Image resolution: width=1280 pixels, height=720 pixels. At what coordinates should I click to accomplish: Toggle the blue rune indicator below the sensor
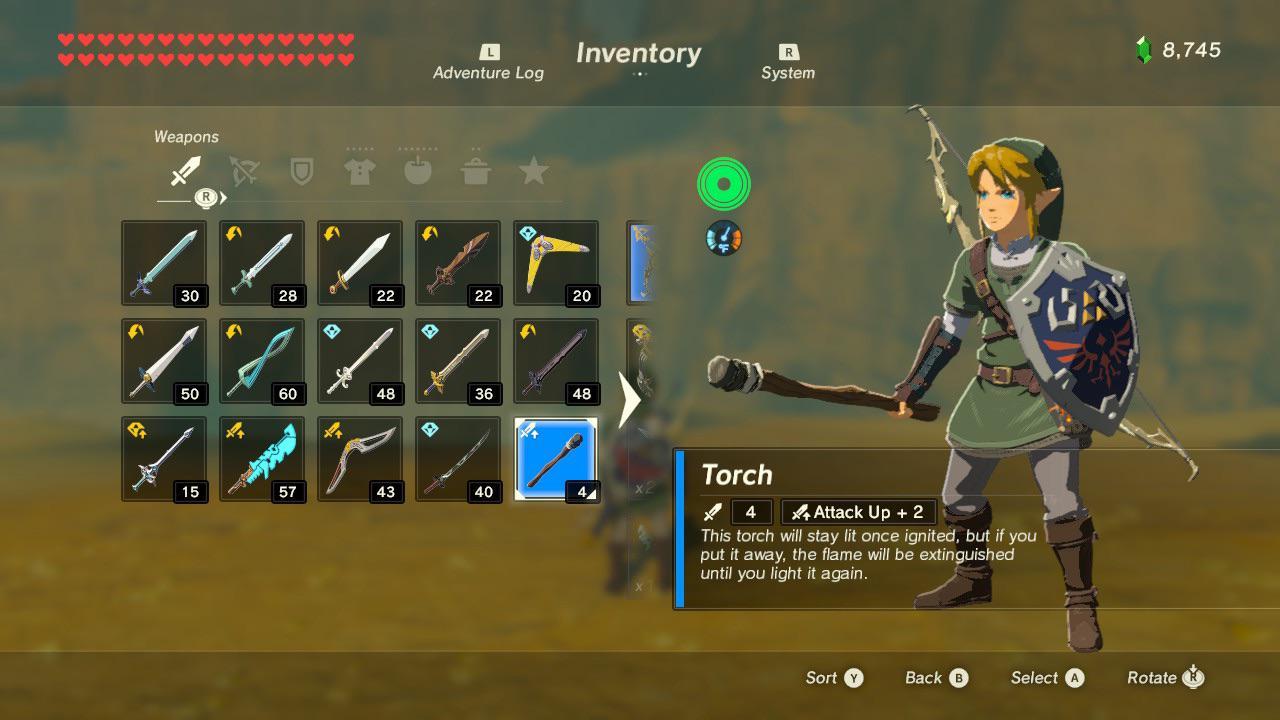click(723, 238)
